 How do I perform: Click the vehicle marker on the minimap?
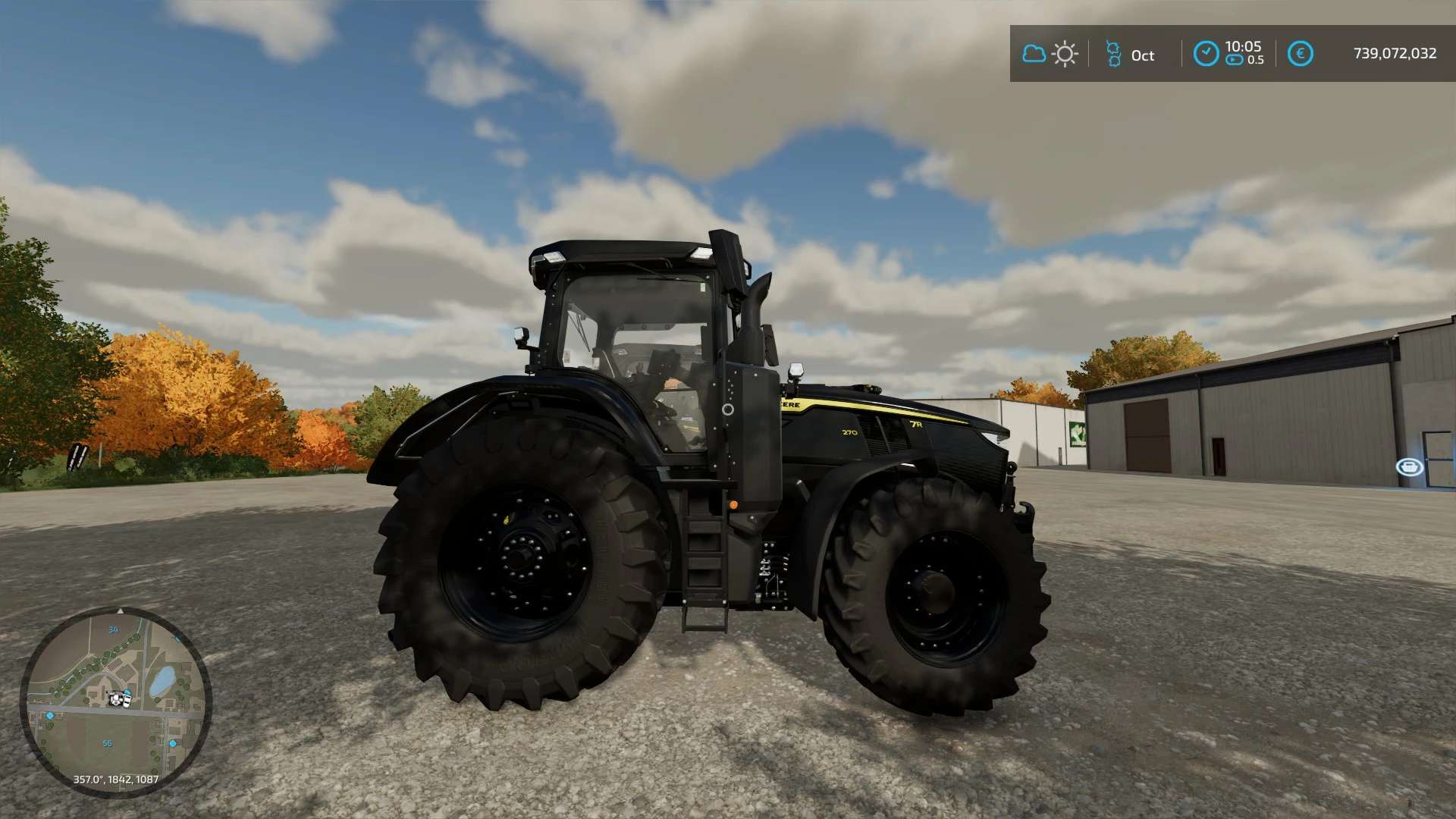point(119,698)
